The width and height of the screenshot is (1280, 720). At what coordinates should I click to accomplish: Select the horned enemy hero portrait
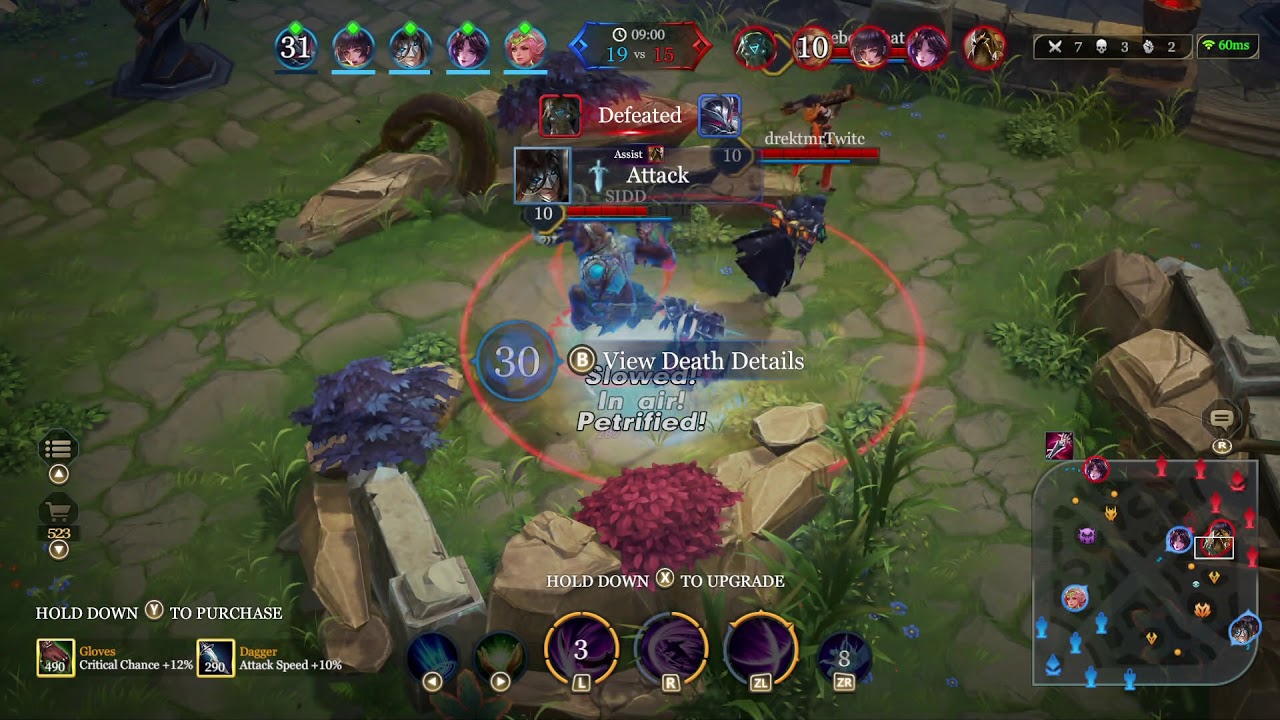point(984,47)
